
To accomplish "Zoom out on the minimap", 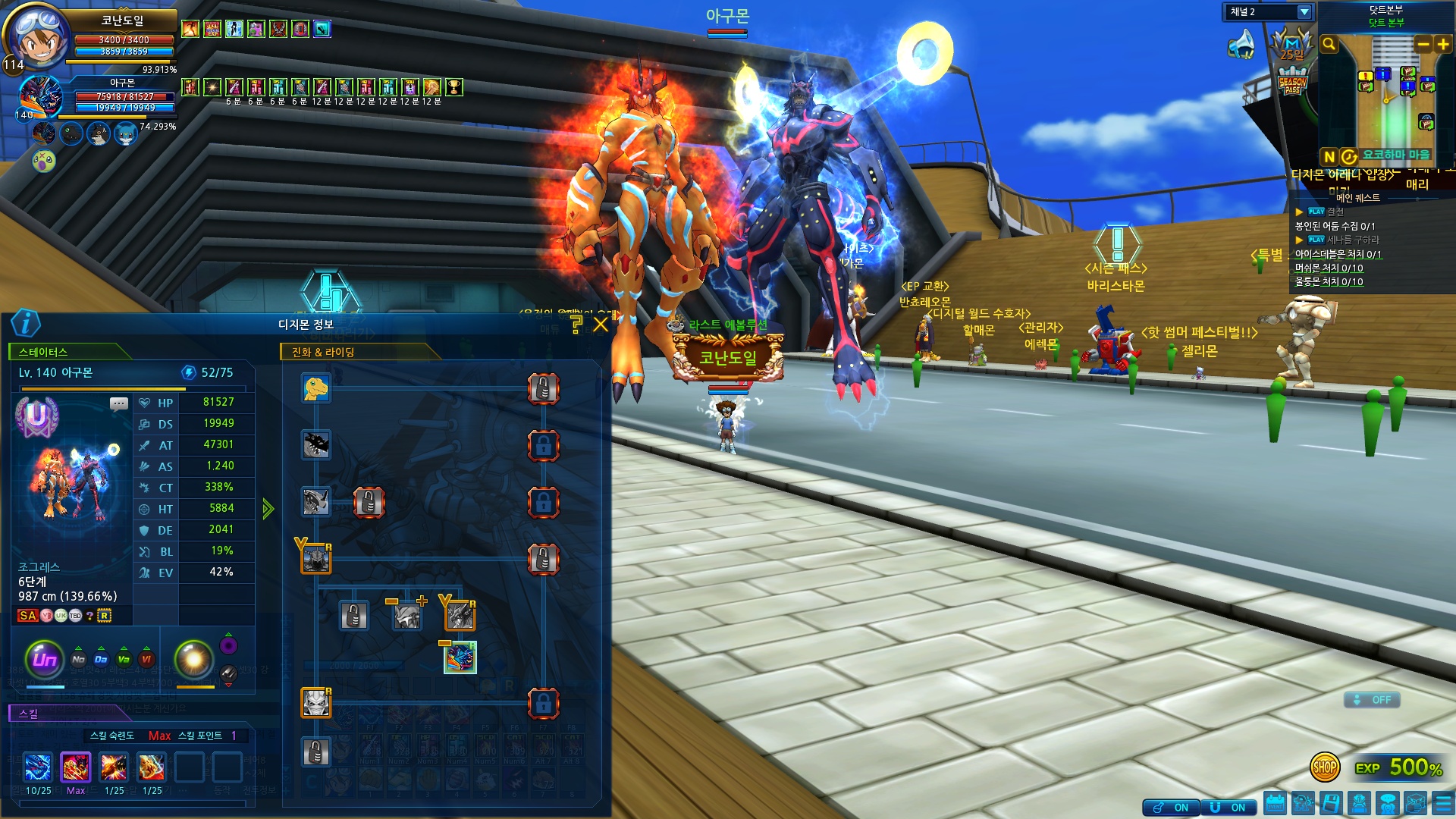I will click(1423, 45).
